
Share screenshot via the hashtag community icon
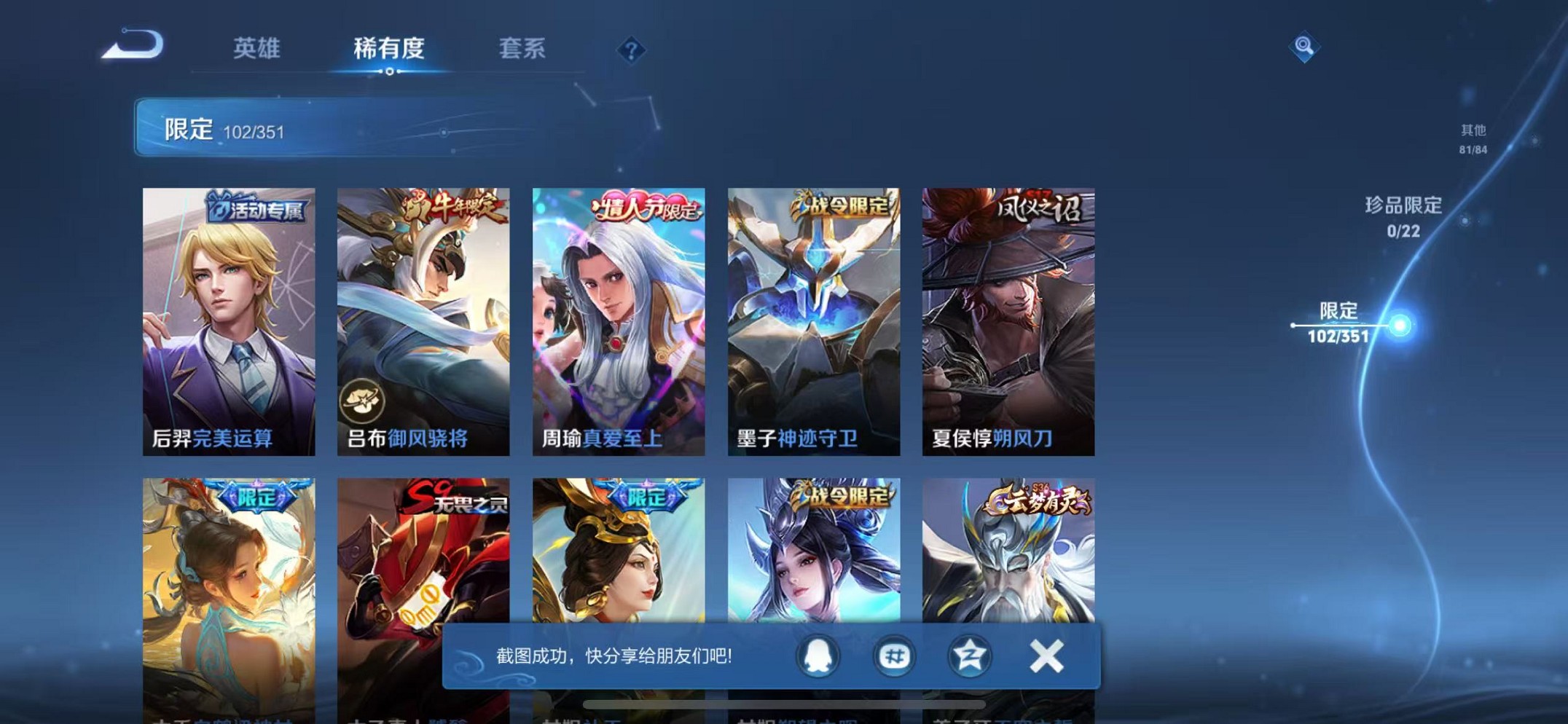[893, 656]
